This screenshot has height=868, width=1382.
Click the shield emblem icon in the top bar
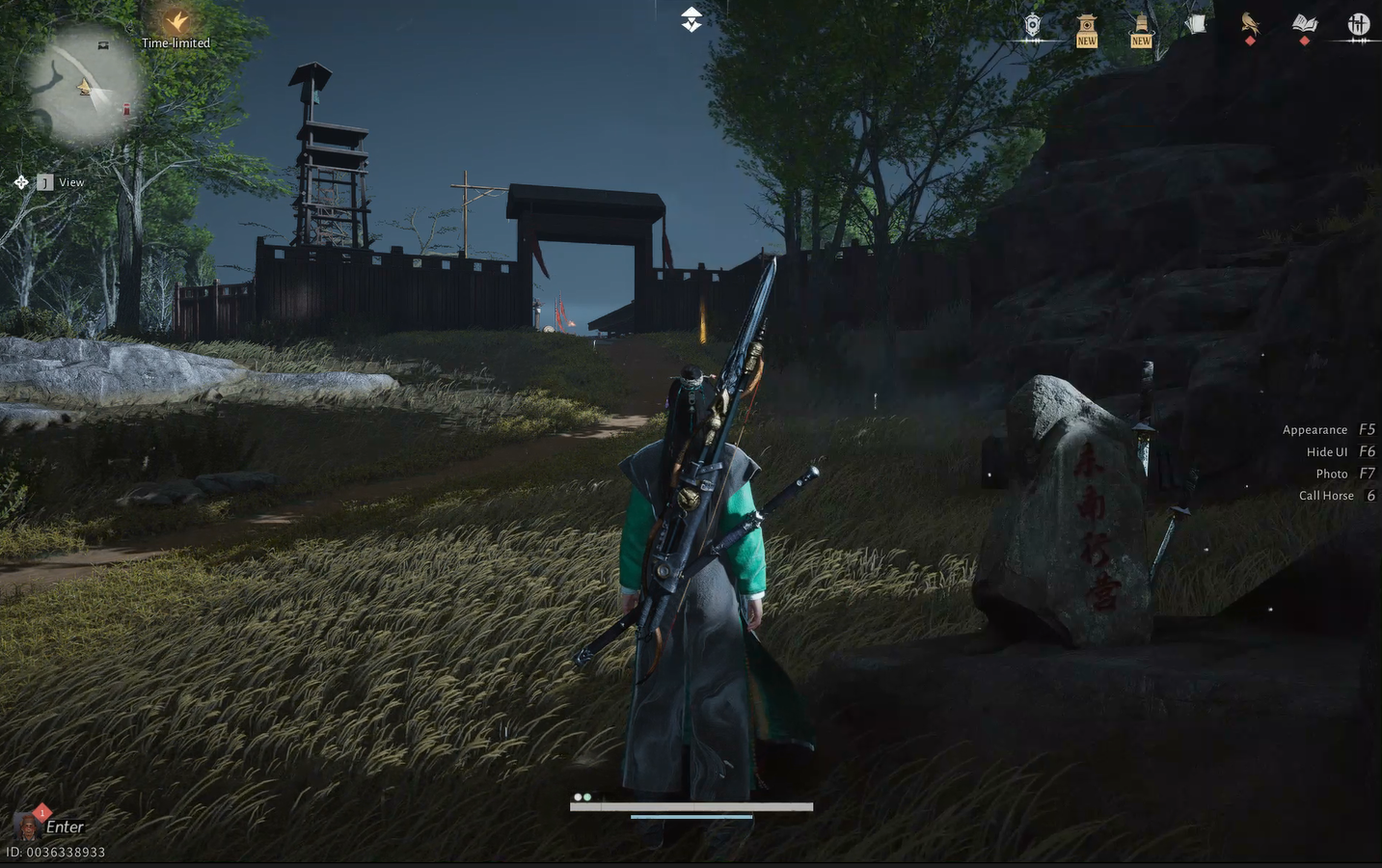pos(1031,25)
